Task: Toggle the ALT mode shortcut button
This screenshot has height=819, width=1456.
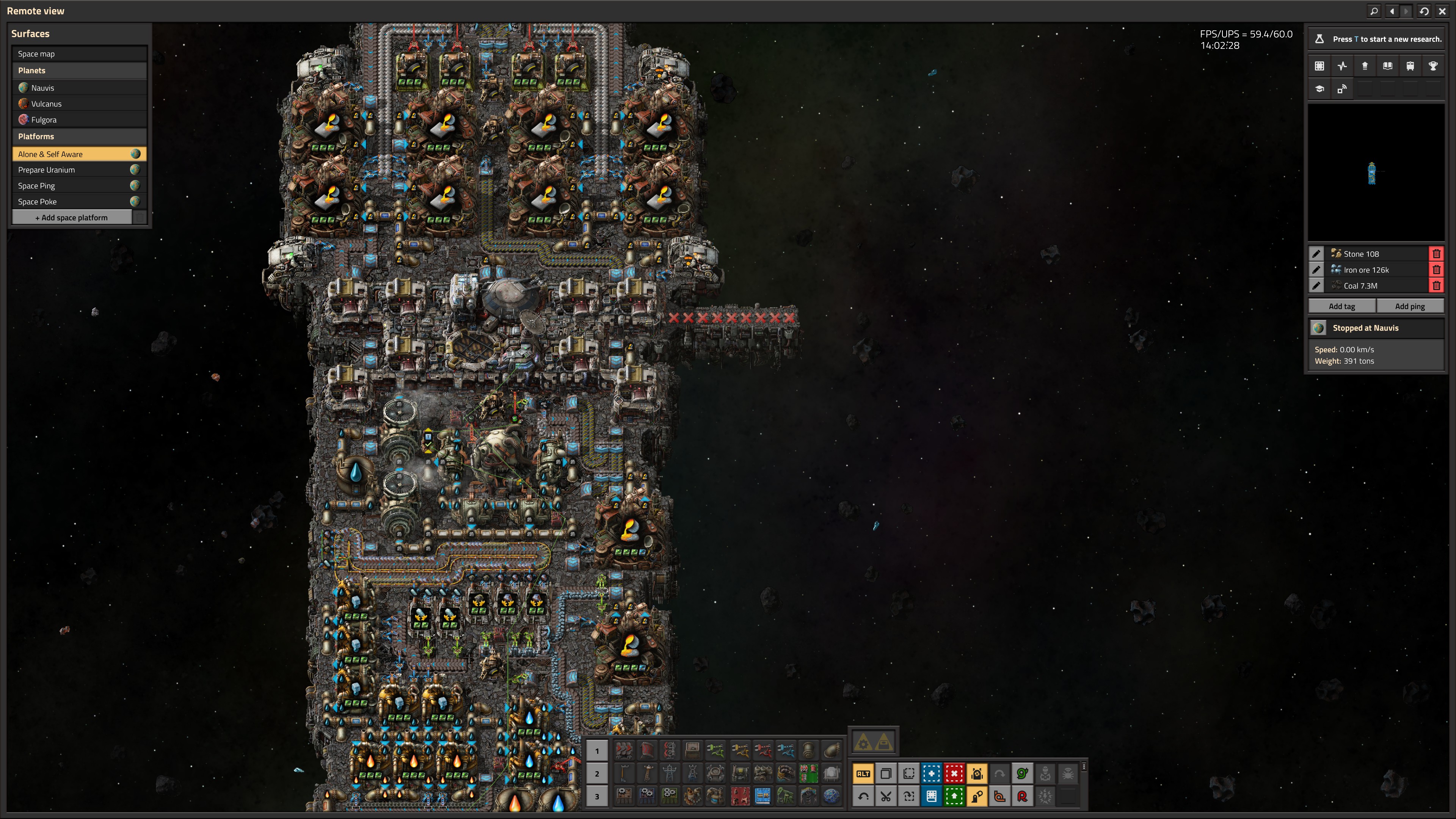Action: [x=863, y=774]
